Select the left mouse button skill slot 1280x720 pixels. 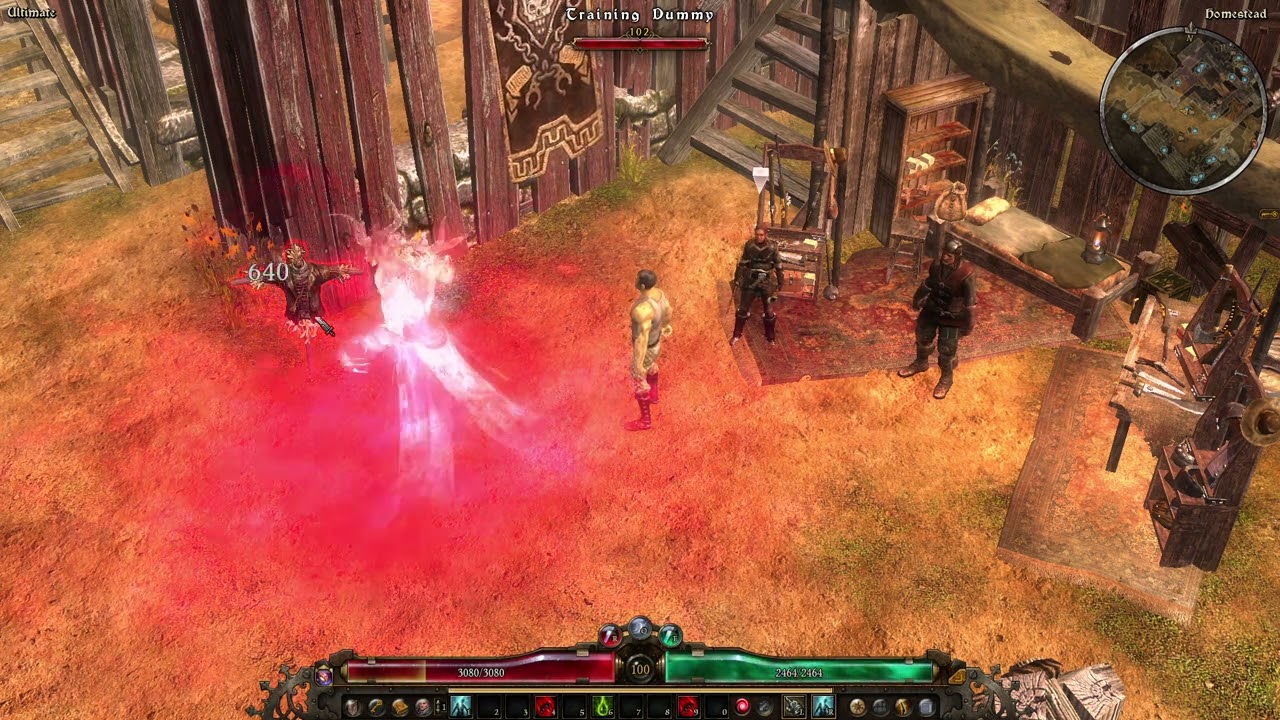click(x=794, y=707)
